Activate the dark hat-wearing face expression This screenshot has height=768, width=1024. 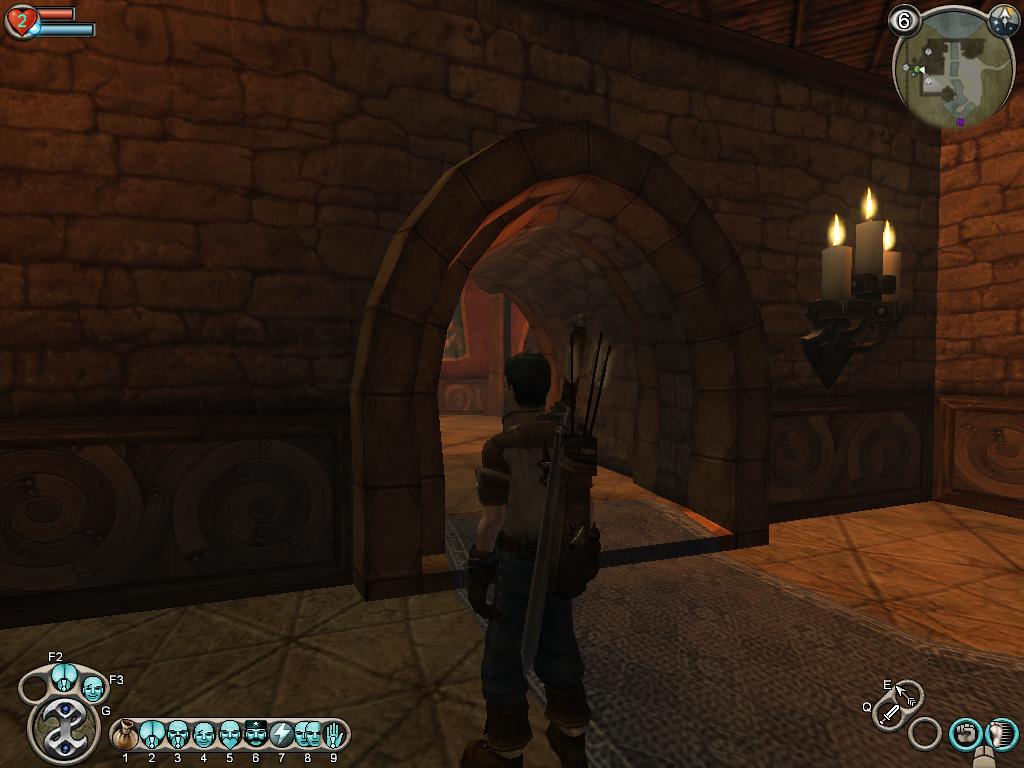click(x=256, y=735)
